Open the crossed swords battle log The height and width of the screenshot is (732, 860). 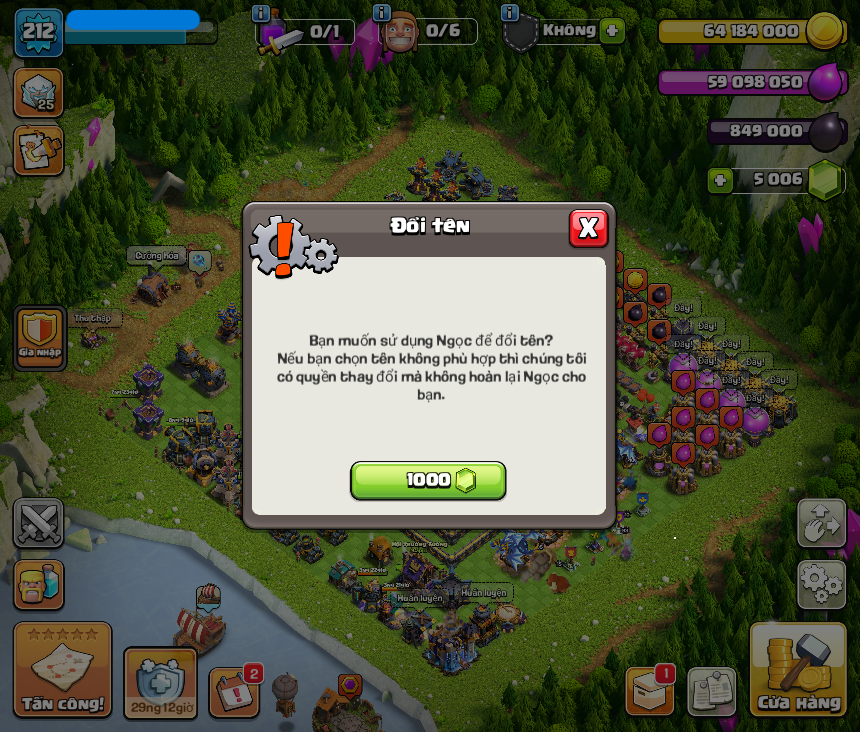38,523
